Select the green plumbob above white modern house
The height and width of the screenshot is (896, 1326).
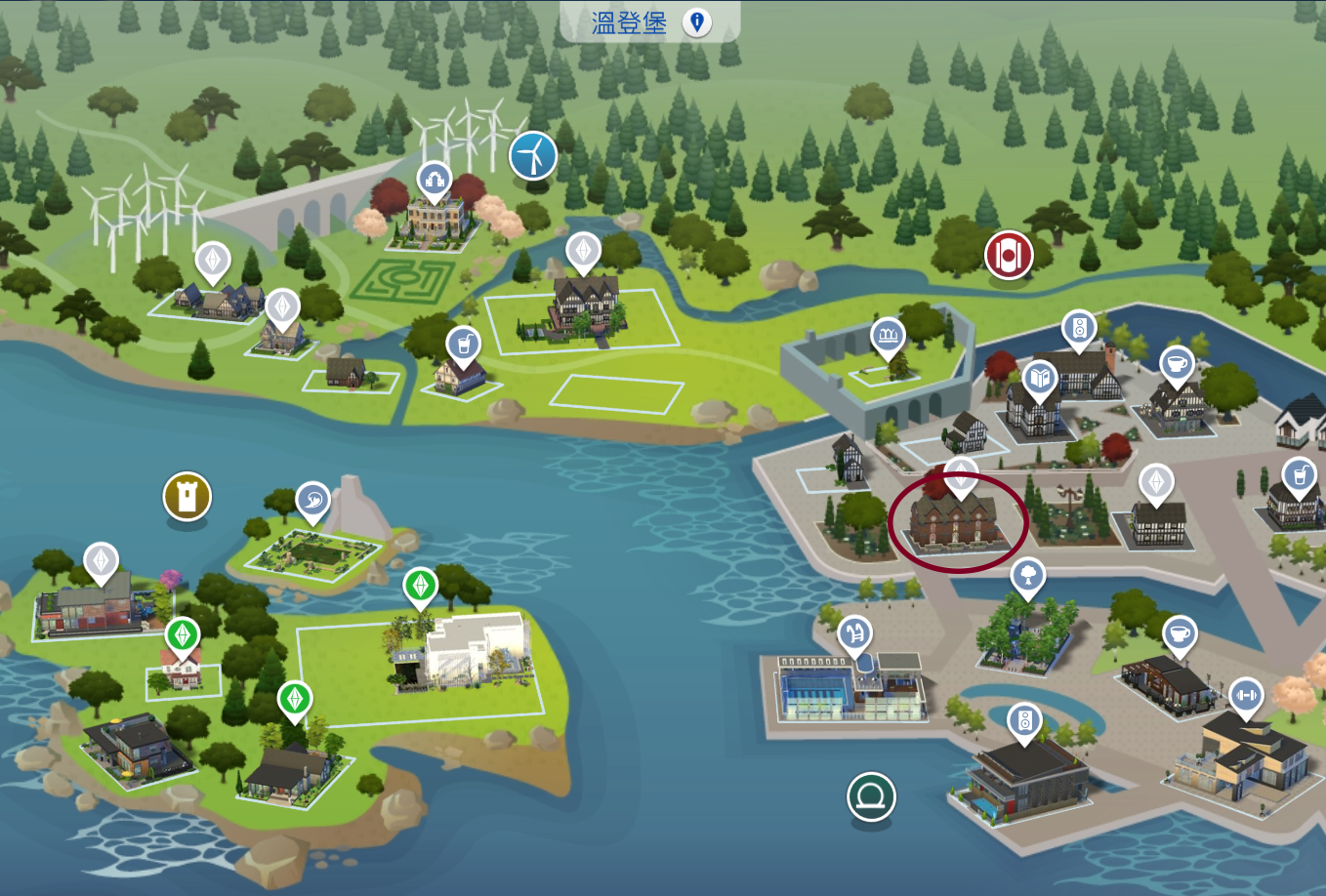click(x=420, y=586)
